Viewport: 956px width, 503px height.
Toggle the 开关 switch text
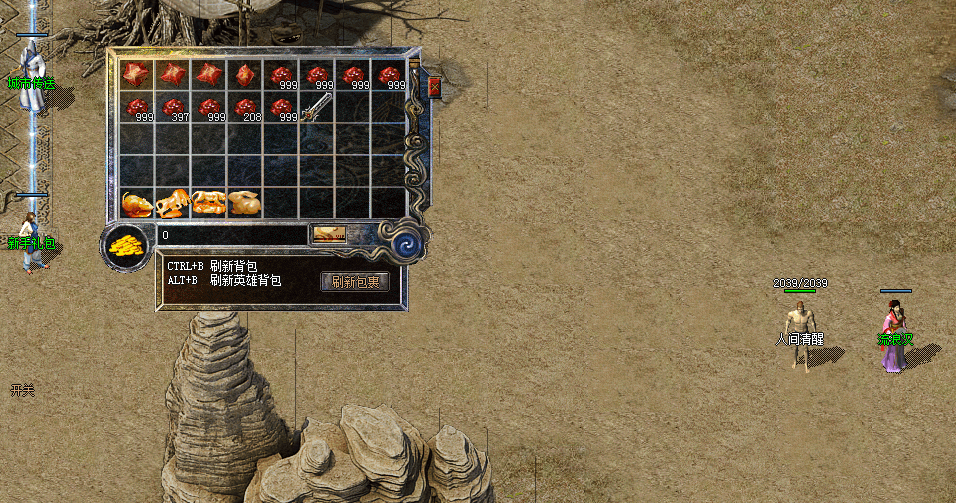coord(22,390)
